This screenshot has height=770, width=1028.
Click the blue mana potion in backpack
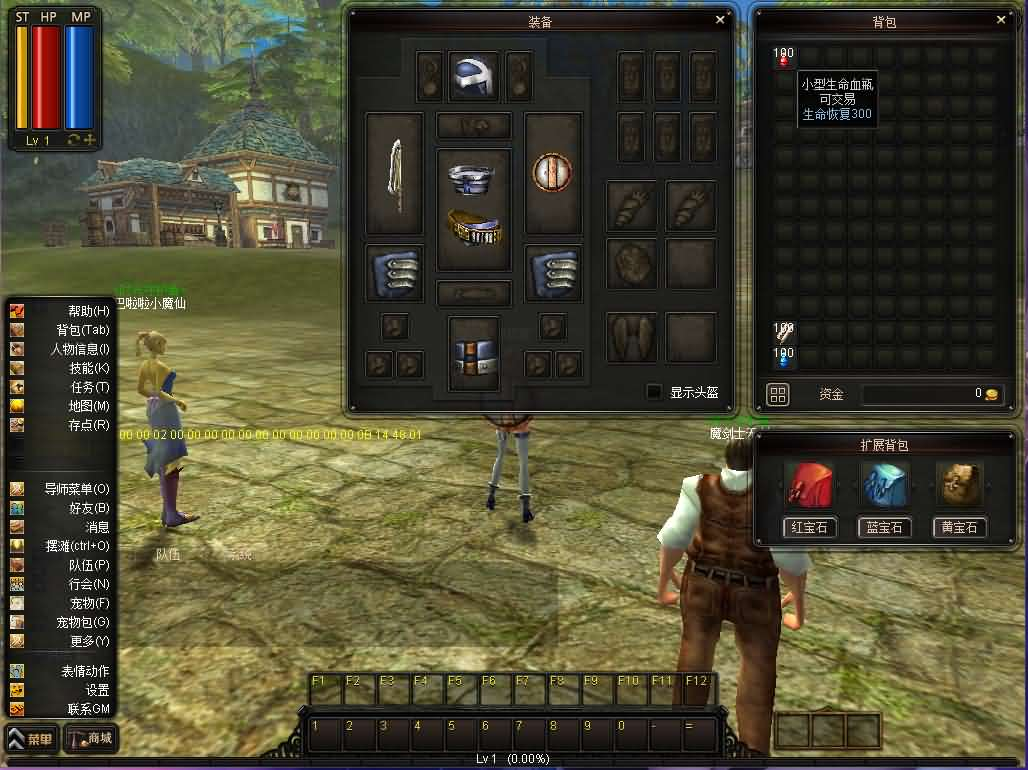coord(783,358)
